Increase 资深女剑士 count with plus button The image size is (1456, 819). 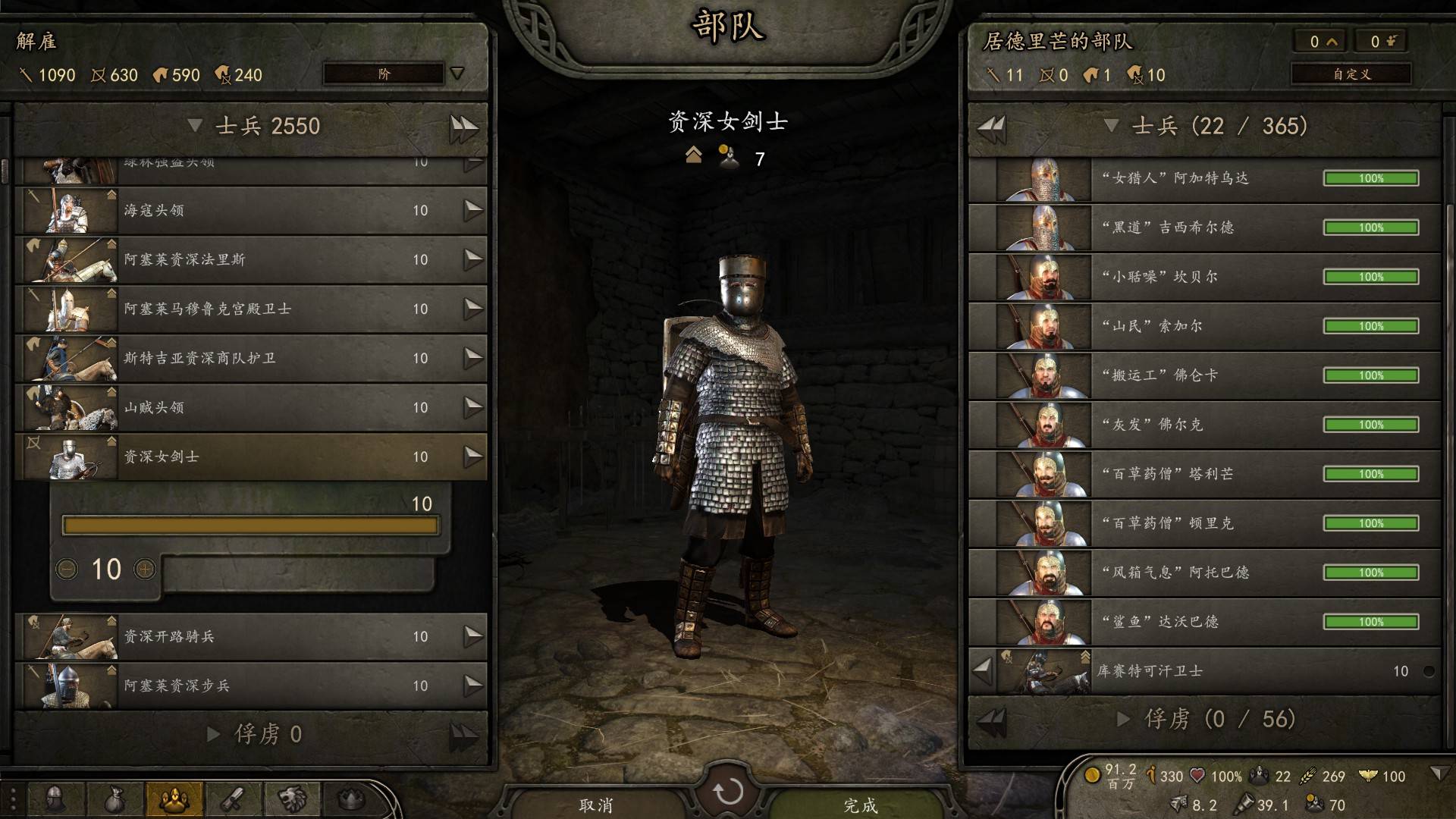pos(145,569)
